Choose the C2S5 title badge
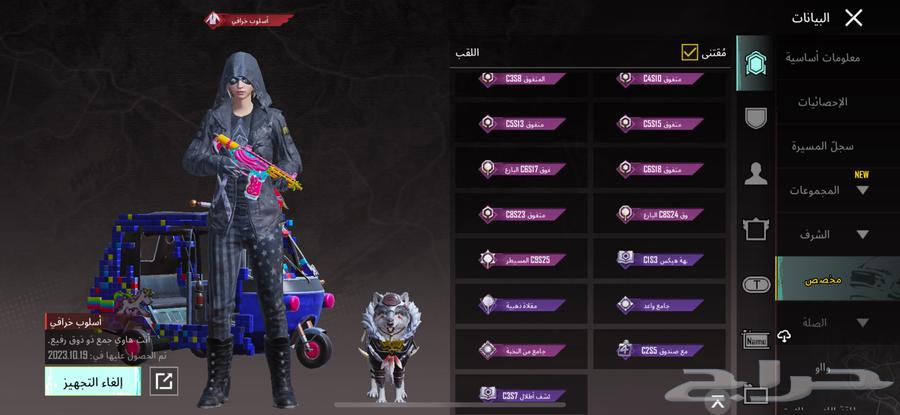 coord(660,349)
